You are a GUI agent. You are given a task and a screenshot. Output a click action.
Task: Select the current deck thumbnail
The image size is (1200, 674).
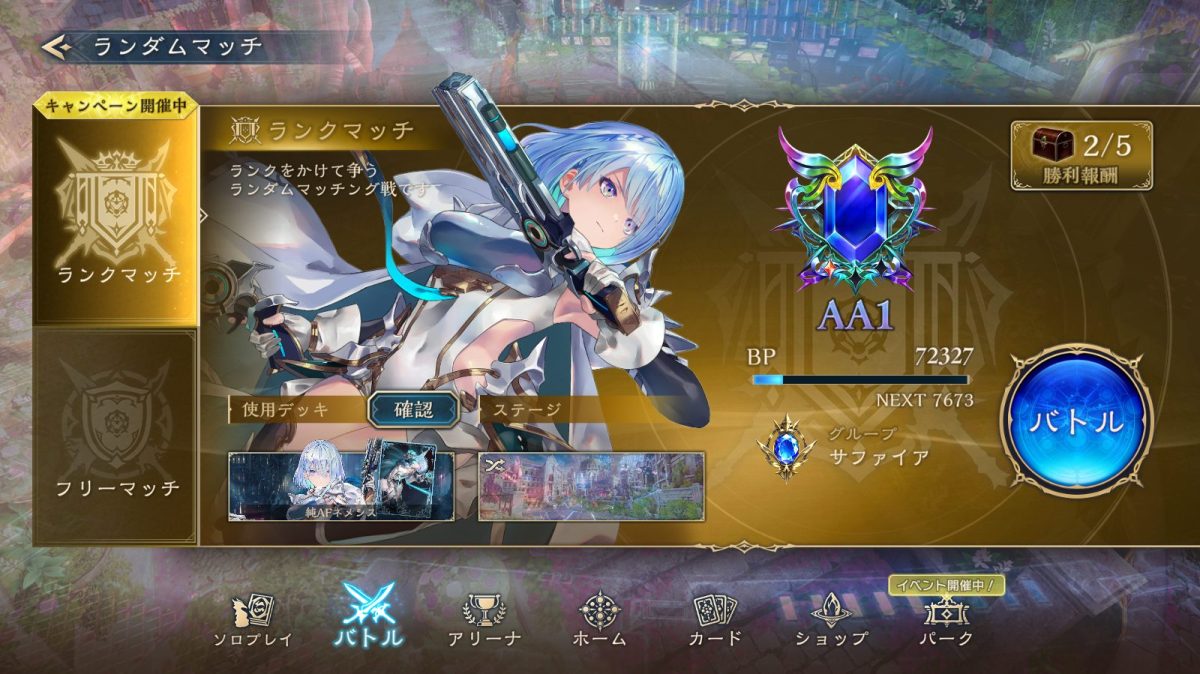(341, 485)
